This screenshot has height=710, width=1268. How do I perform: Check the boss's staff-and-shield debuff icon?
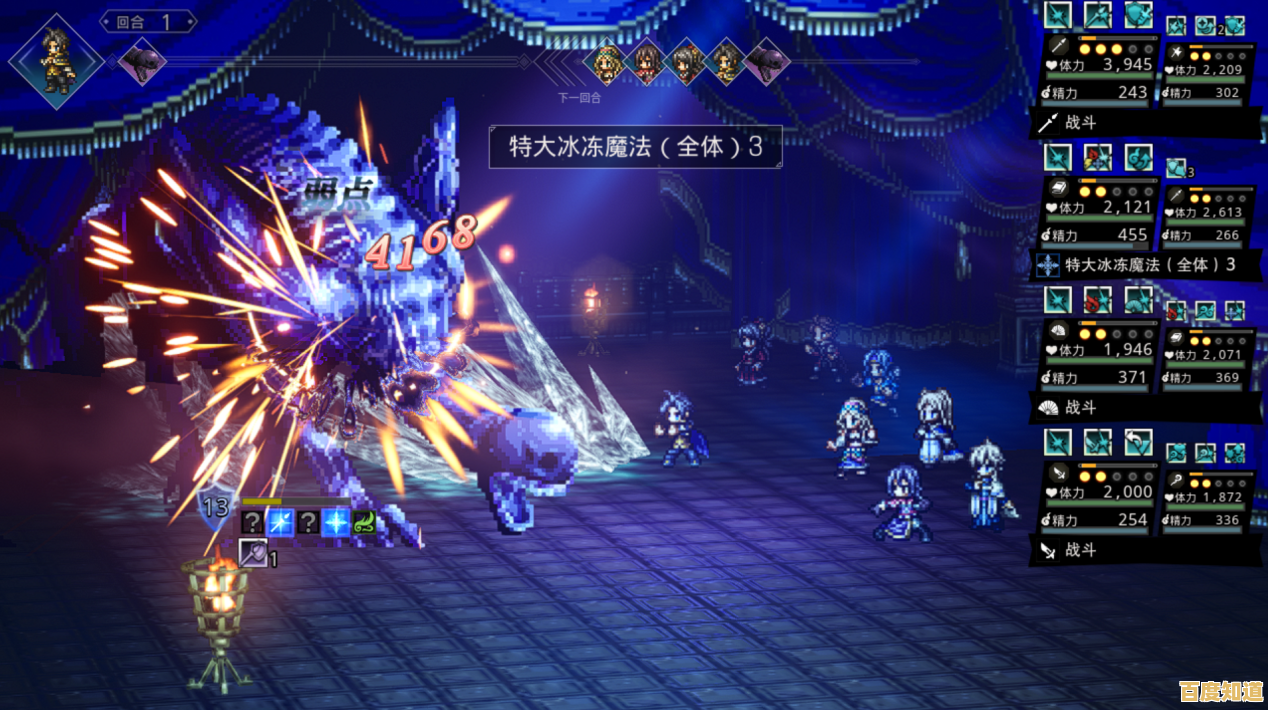(x=253, y=552)
